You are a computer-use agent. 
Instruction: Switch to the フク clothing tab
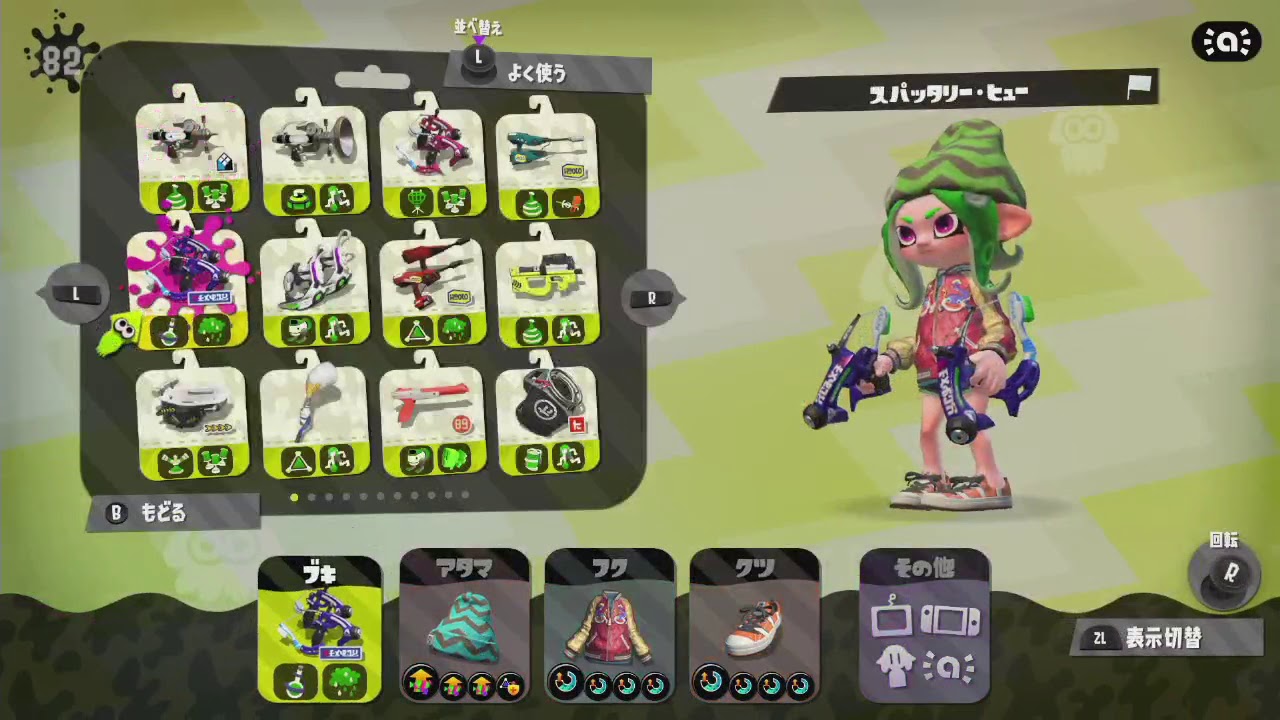click(608, 625)
